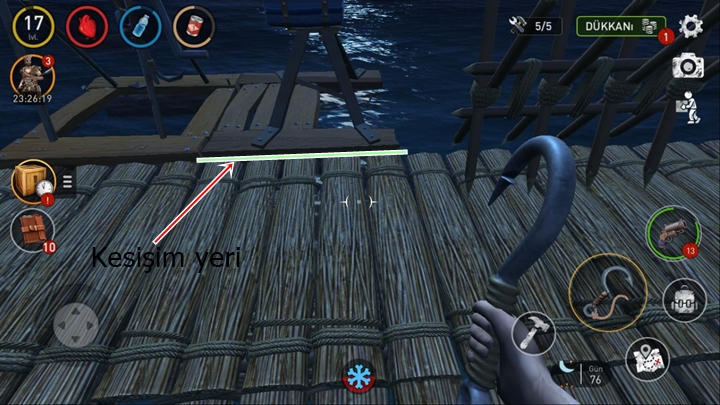
Task: Activate the hammer build mode button
Action: [533, 332]
